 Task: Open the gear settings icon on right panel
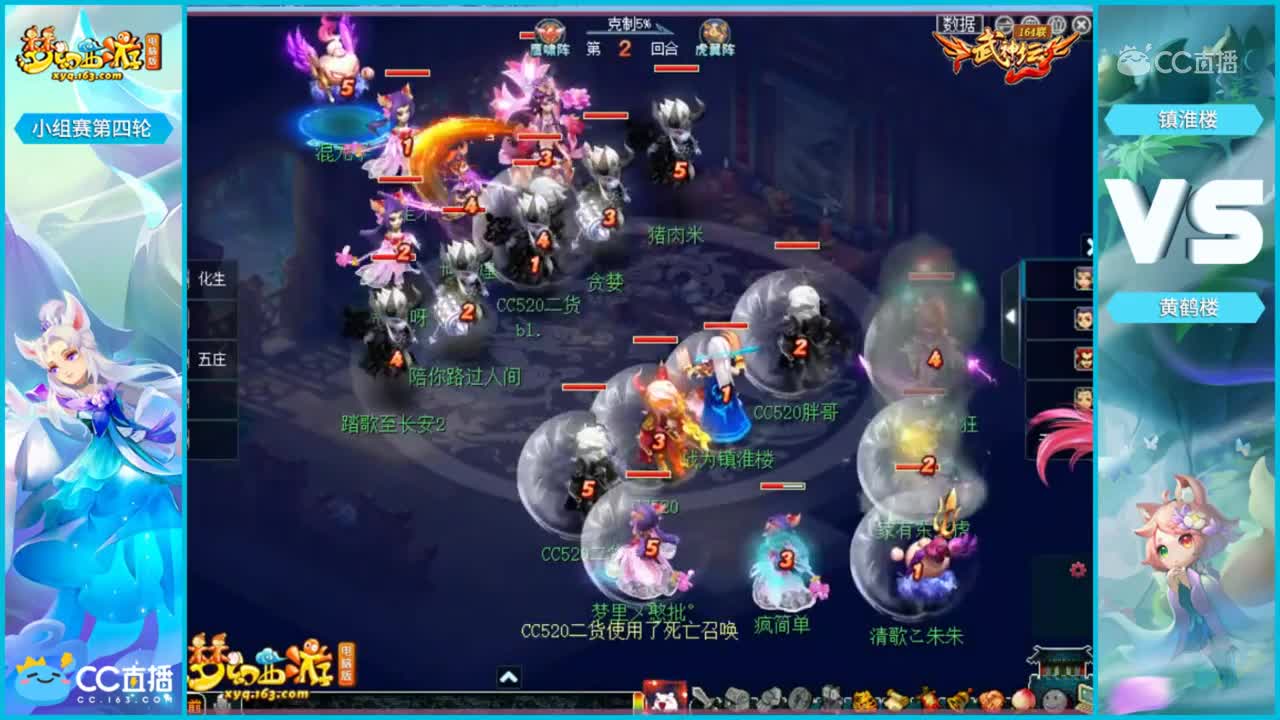pos(1077,569)
